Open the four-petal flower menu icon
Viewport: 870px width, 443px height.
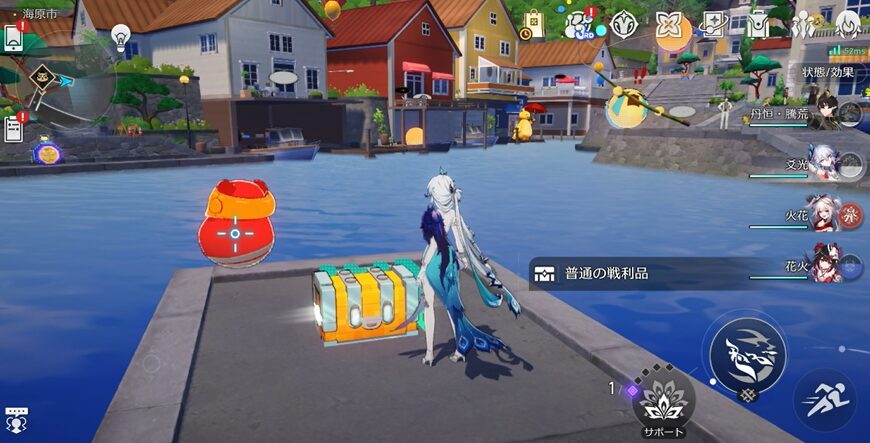[x=670, y=23]
